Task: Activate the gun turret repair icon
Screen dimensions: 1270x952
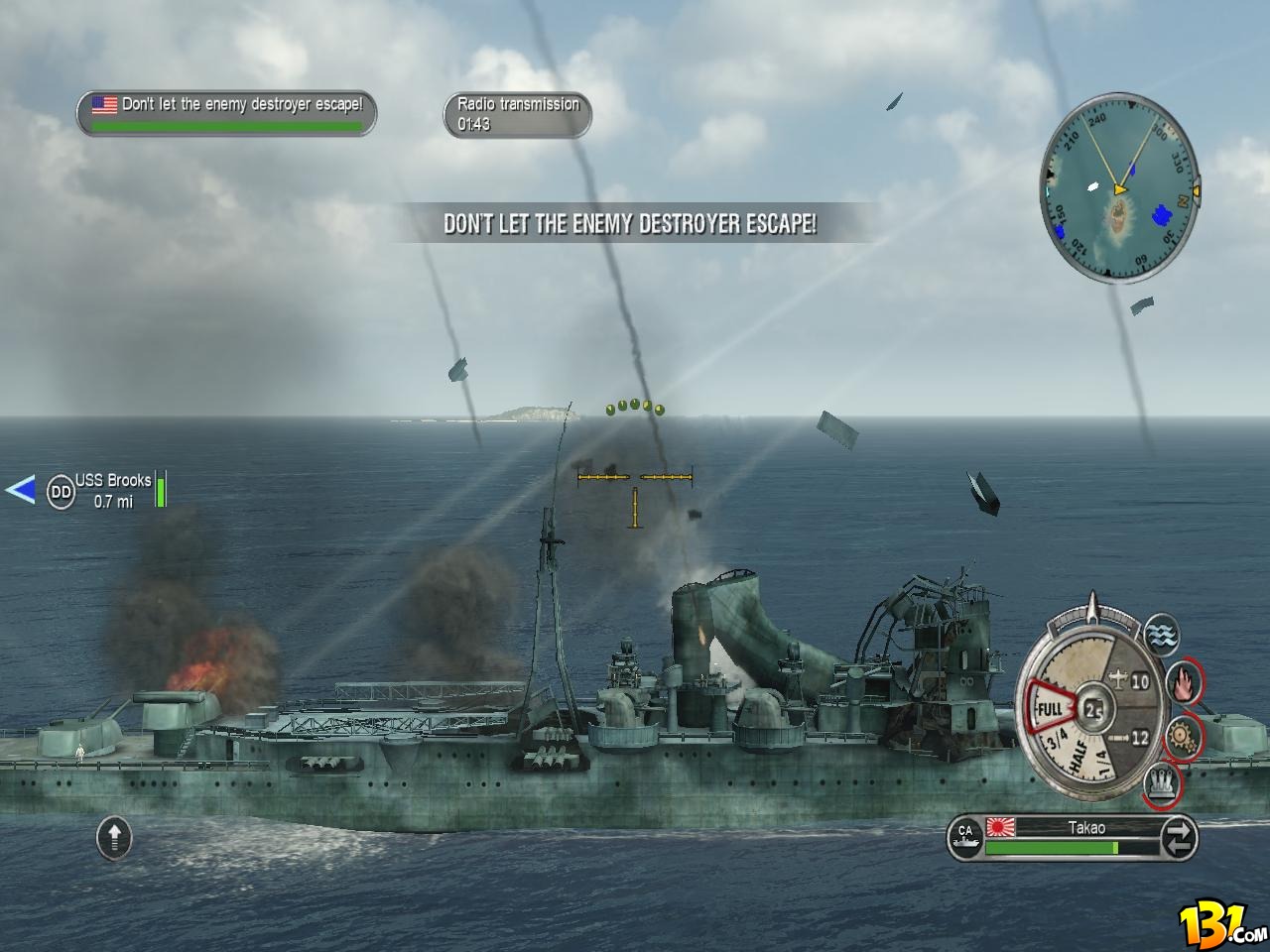Action: [x=1160, y=783]
